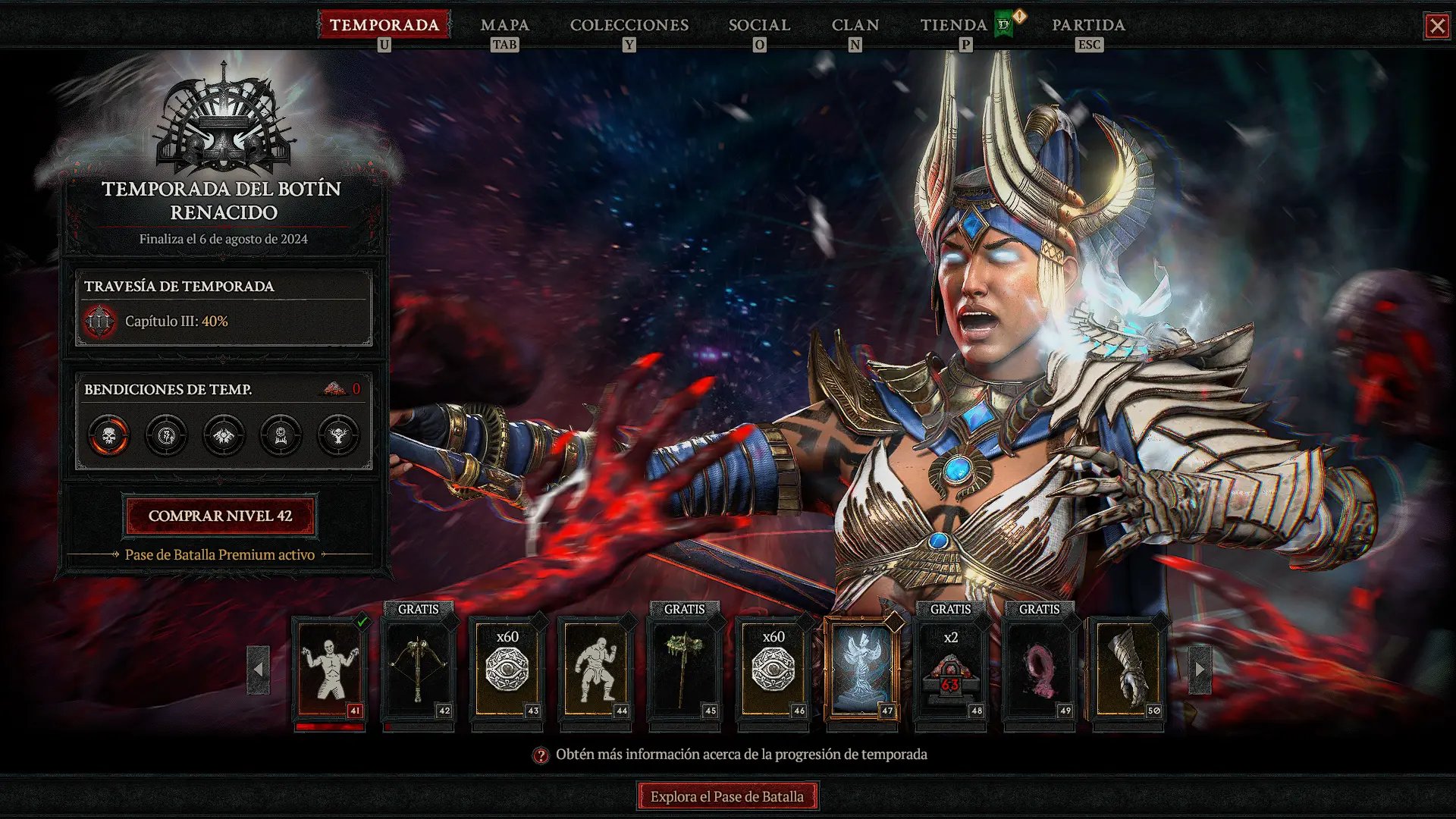Go to the Colecciones tab
The image size is (1456, 819).
click(629, 25)
